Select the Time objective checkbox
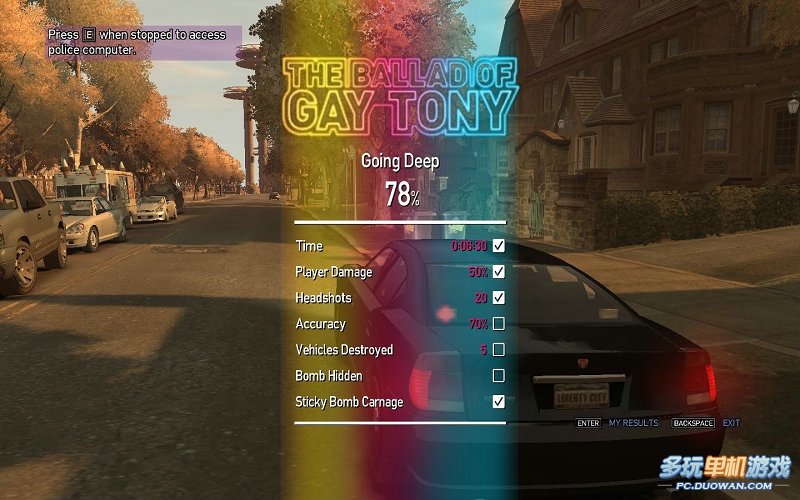The image size is (800, 500). (499, 245)
